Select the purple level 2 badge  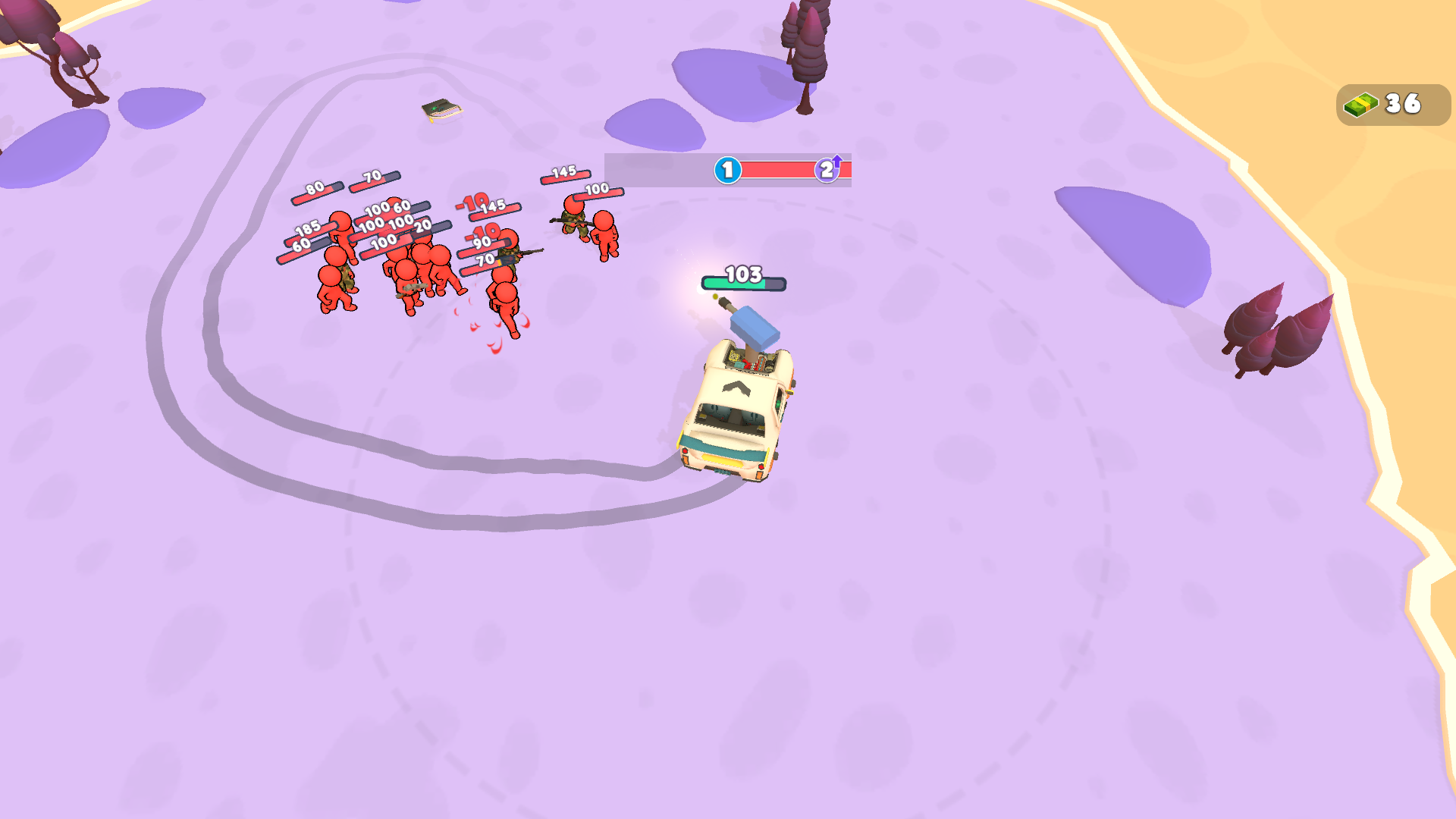tap(826, 171)
